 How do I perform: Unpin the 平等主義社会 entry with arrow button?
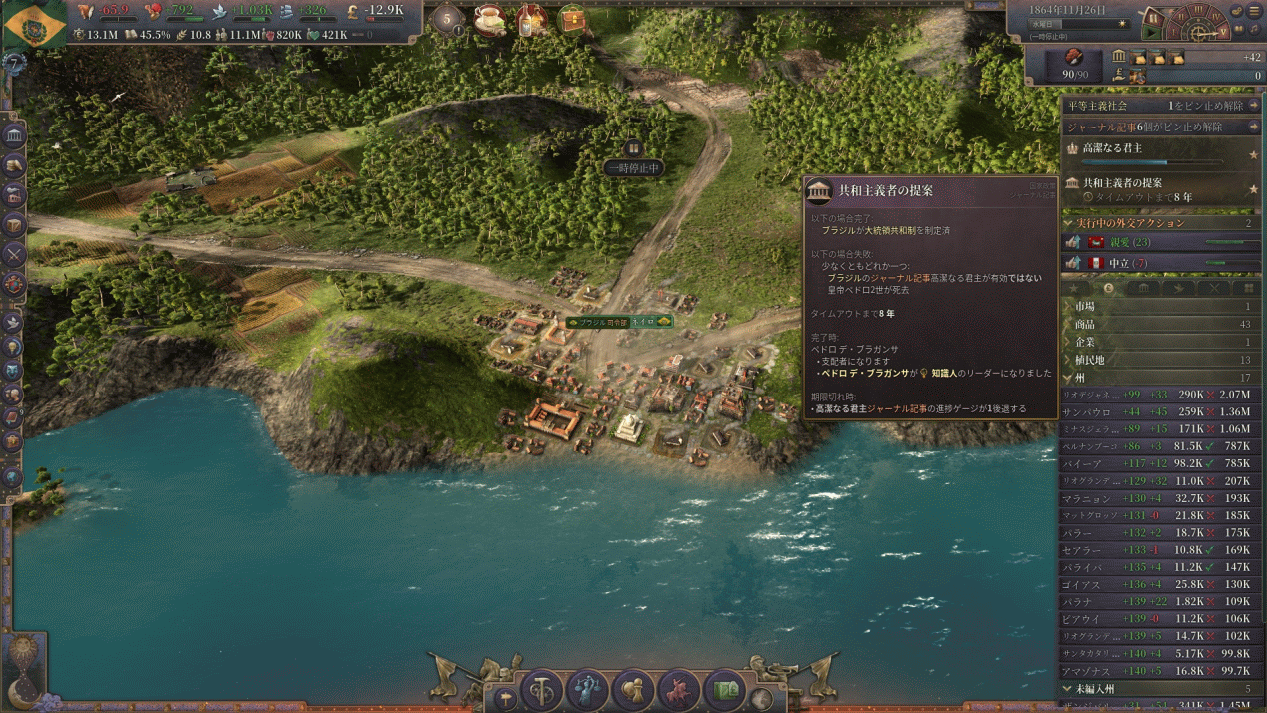1254,106
